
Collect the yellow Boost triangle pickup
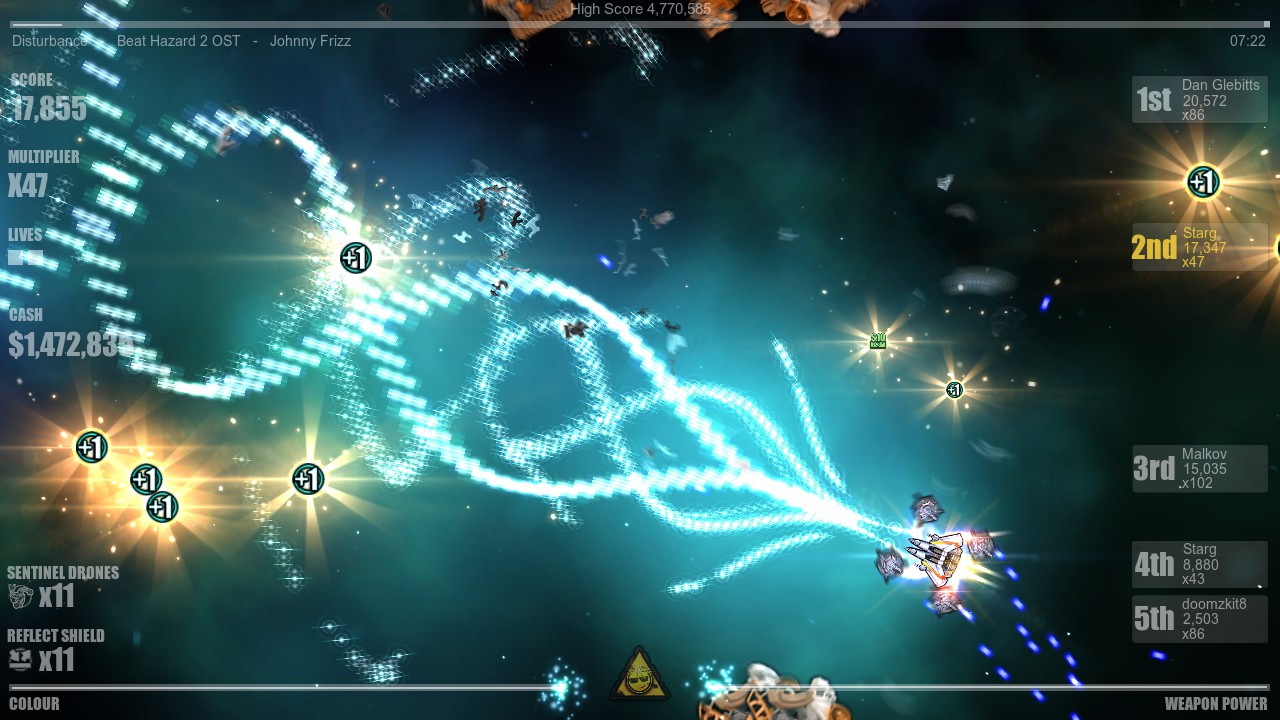click(x=638, y=685)
